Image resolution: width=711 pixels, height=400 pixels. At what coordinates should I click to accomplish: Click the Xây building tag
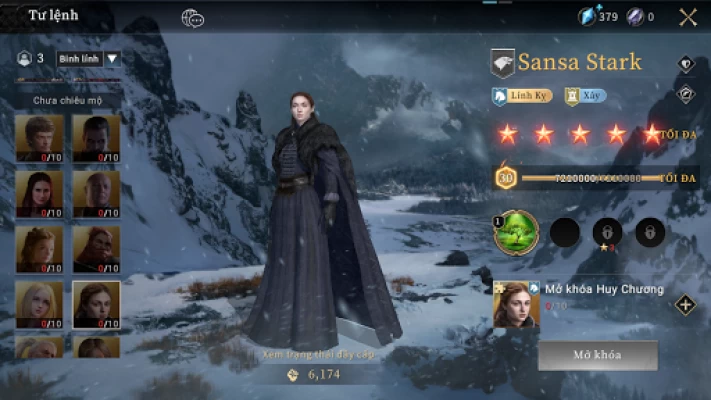click(x=586, y=97)
